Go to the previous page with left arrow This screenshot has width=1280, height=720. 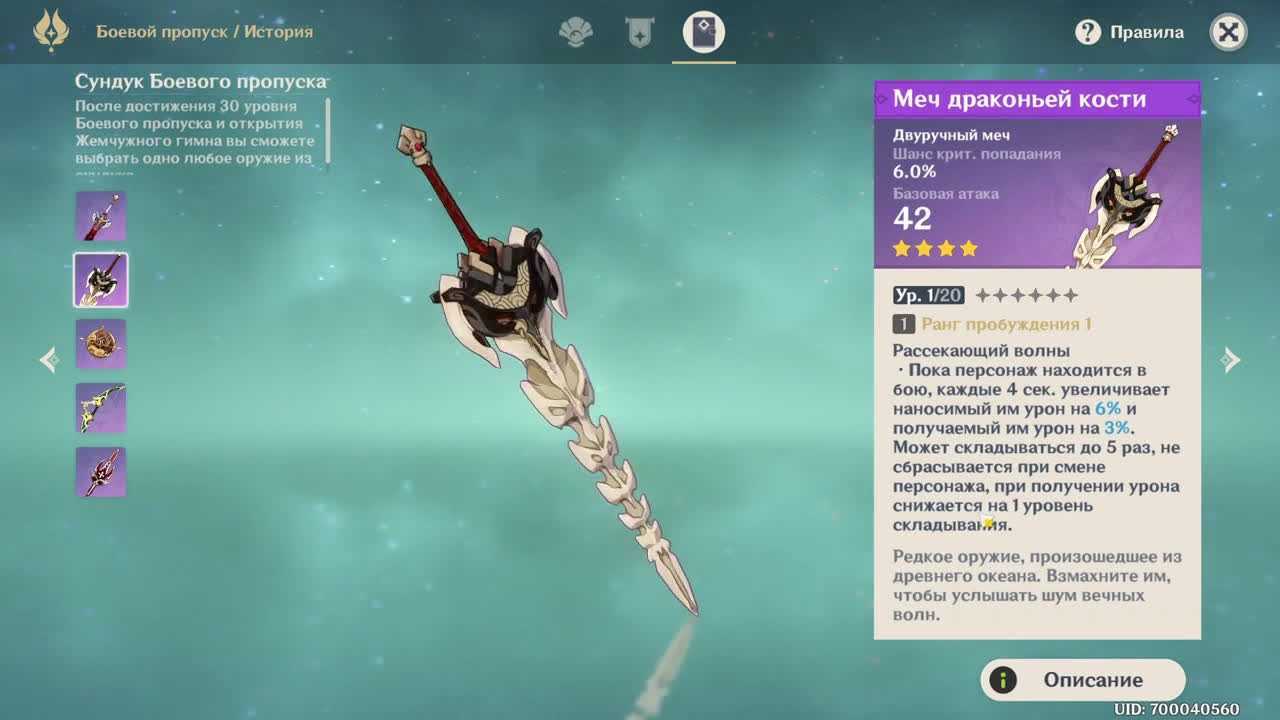coord(48,360)
